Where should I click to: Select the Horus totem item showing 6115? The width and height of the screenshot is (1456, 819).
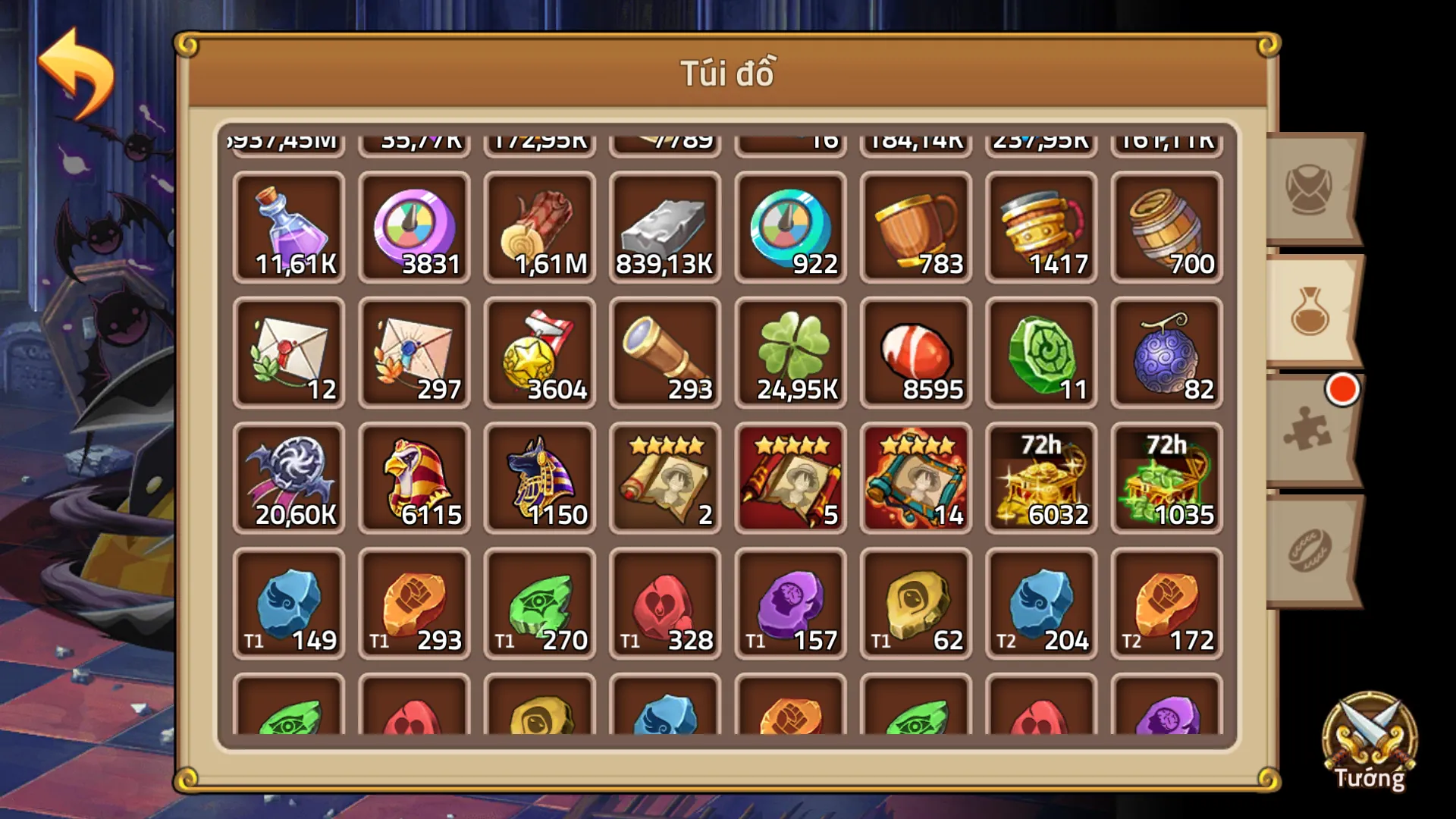[414, 478]
